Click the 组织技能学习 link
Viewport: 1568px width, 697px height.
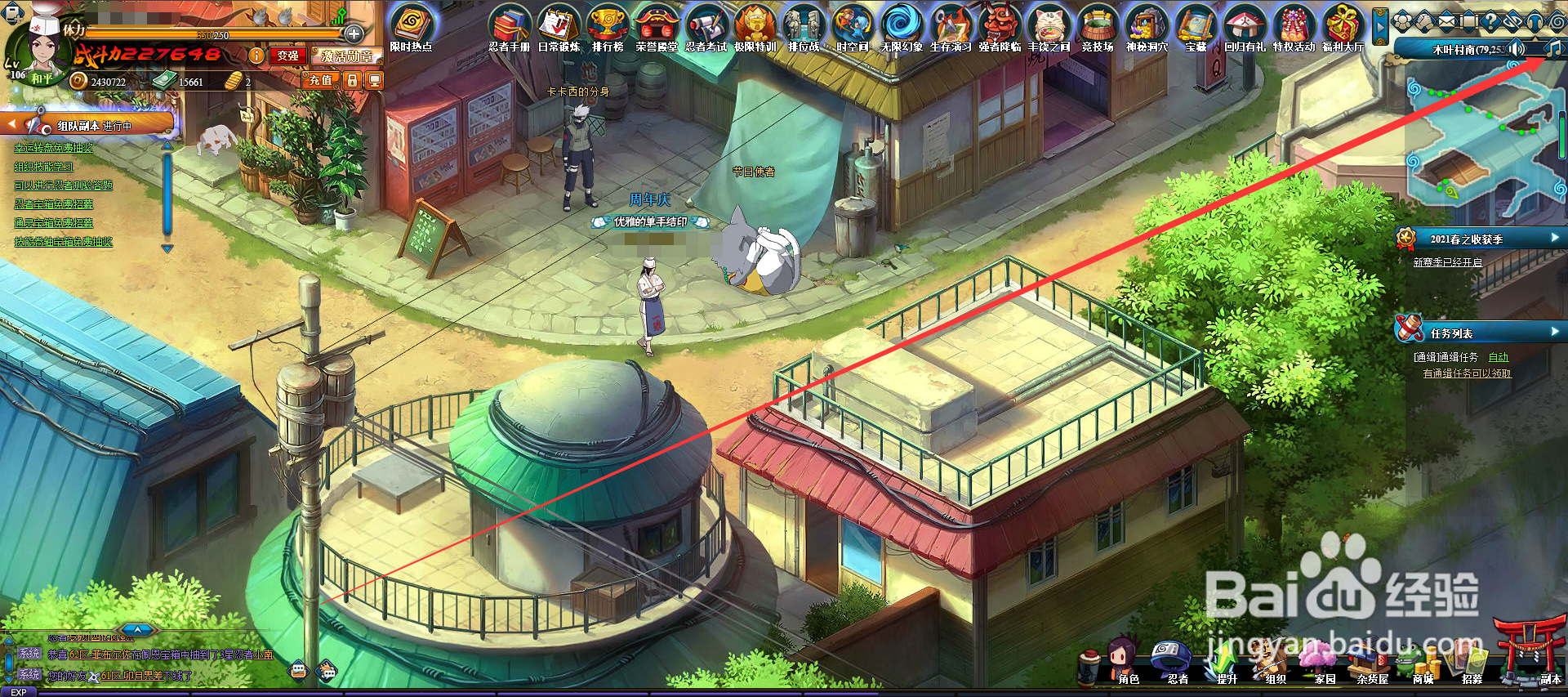[43, 167]
